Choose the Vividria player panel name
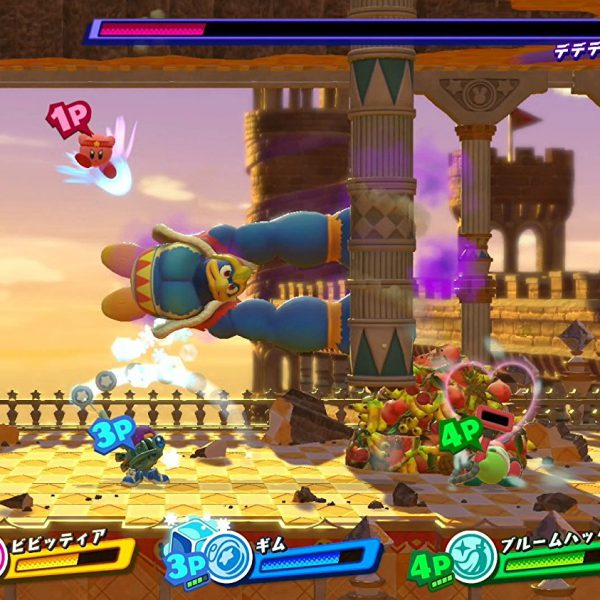 pyautogui.click(x=57, y=539)
